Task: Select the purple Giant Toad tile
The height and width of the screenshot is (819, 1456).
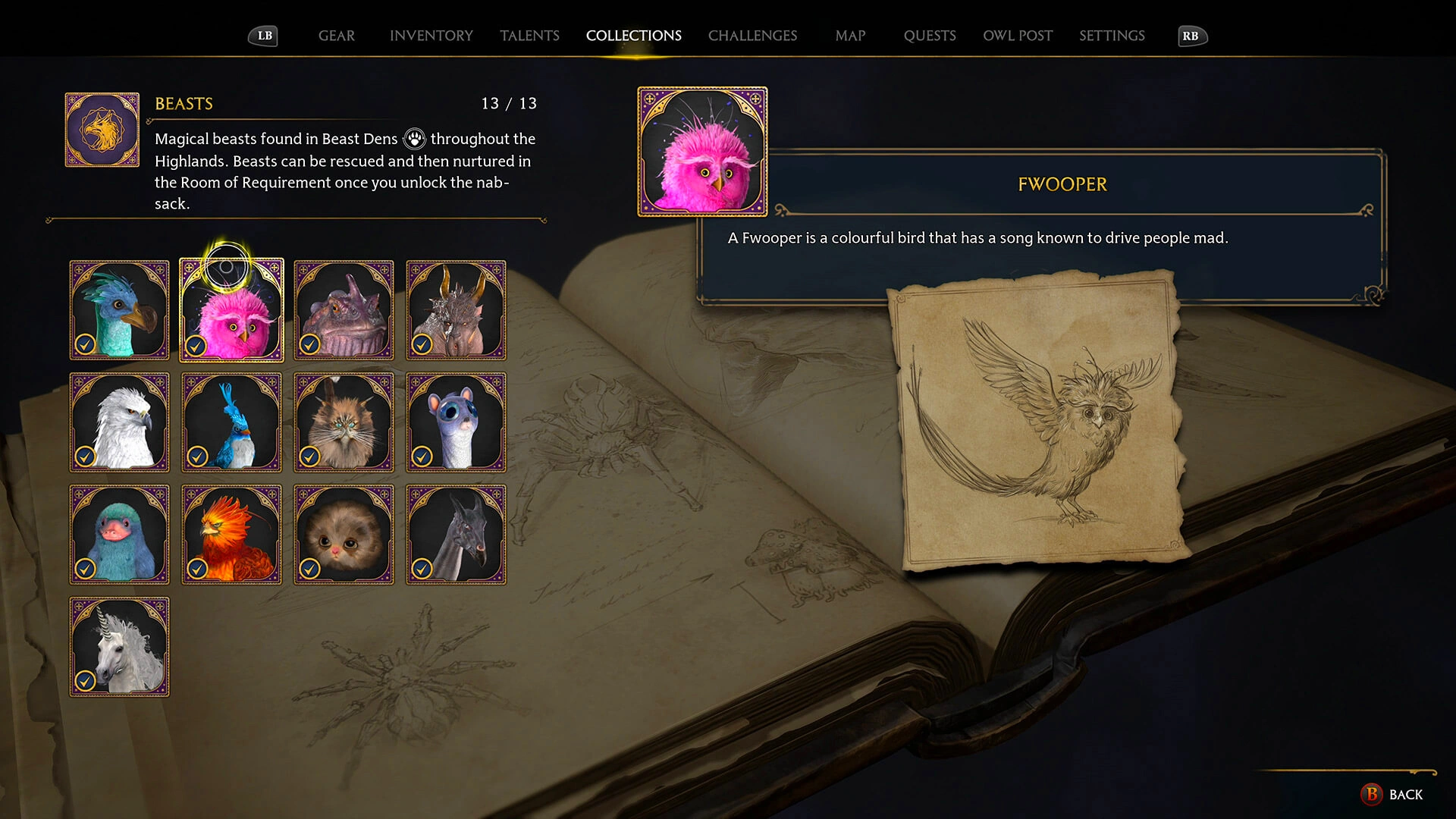Action: 344,310
